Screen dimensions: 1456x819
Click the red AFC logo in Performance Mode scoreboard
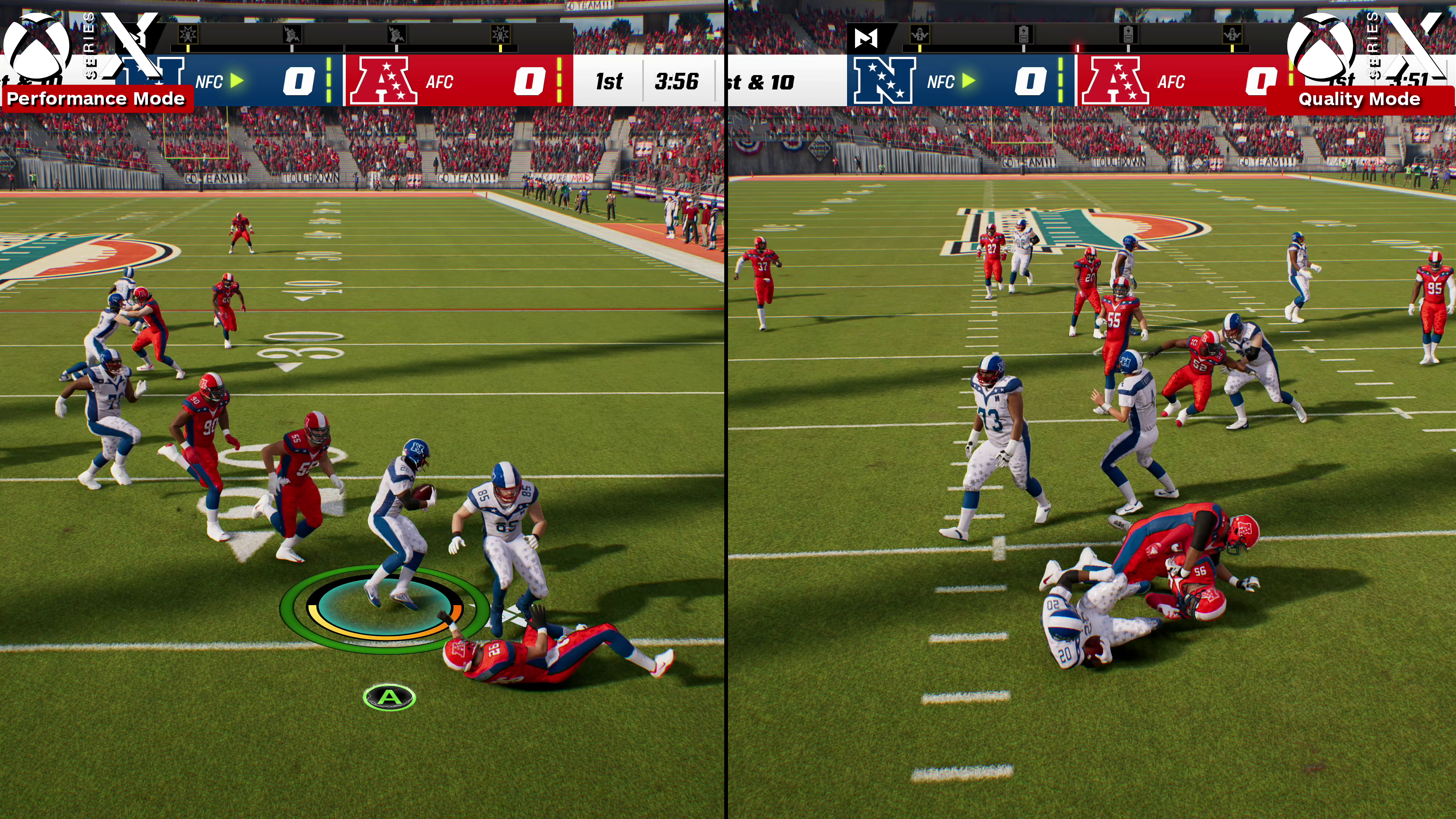pyautogui.click(x=383, y=81)
